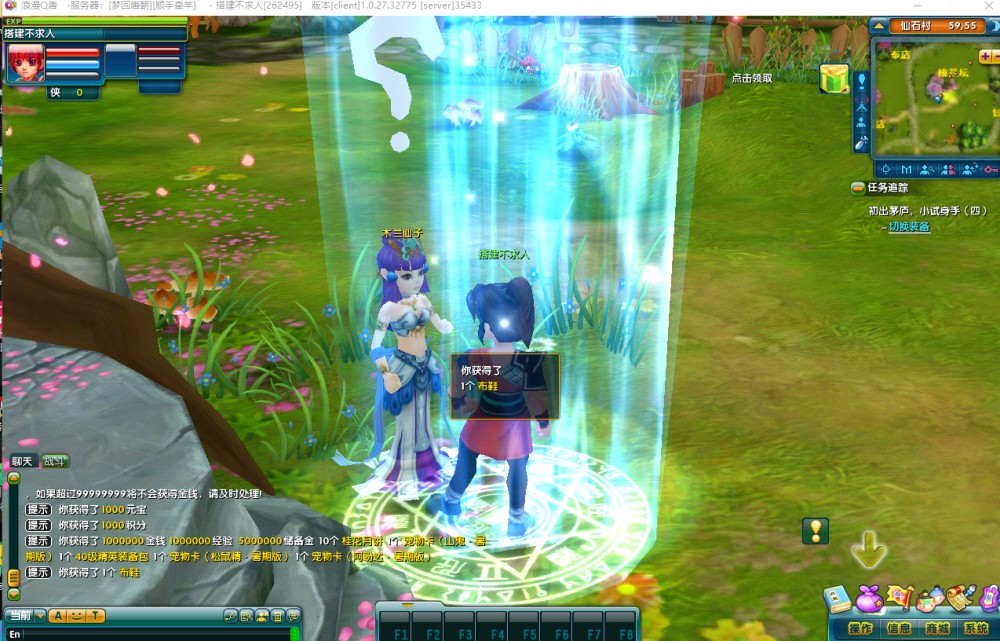
Task: Switch to the 聊天 chat tab
Action: pyautogui.click(x=22, y=461)
